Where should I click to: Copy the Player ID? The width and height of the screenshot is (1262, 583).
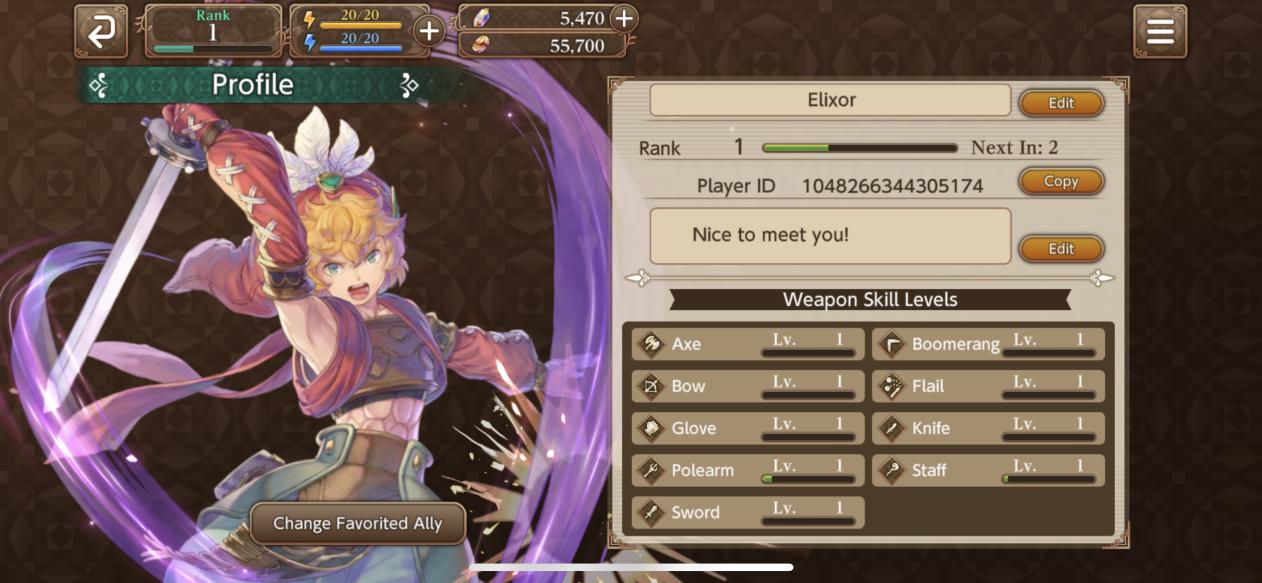point(1060,181)
